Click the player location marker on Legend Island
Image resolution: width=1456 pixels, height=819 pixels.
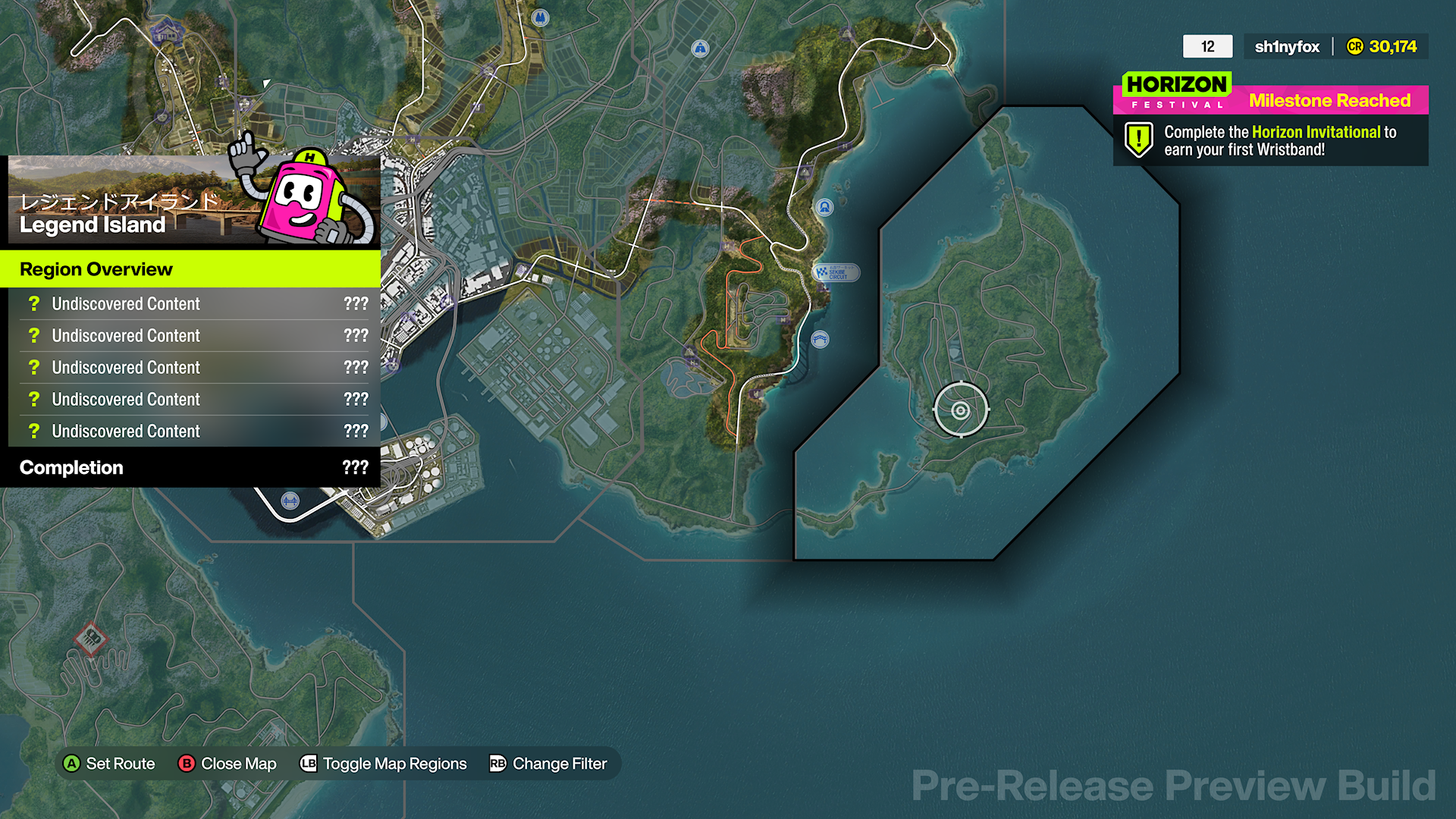click(960, 409)
